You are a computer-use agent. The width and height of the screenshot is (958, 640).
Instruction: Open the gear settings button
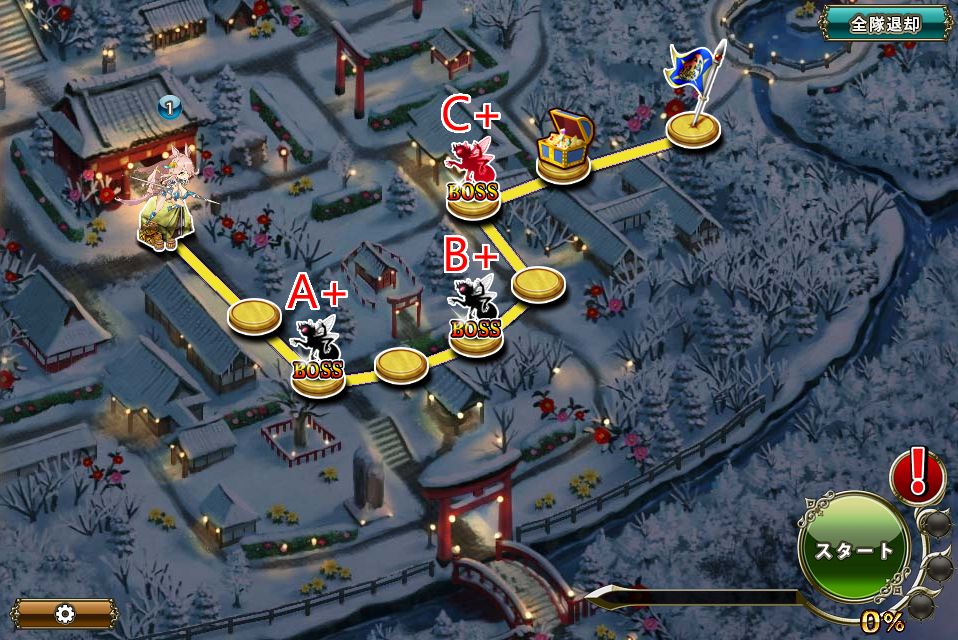[66, 613]
